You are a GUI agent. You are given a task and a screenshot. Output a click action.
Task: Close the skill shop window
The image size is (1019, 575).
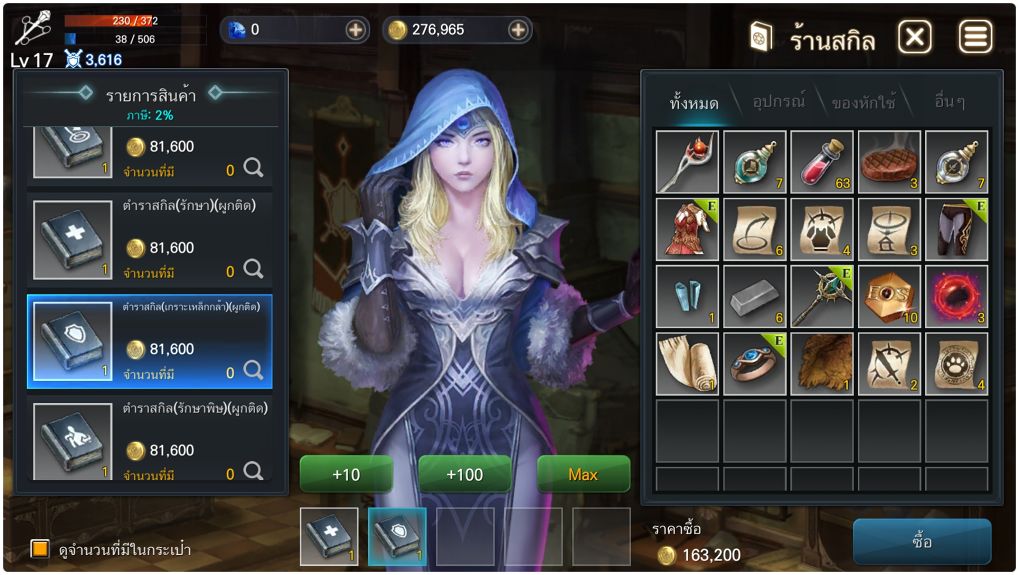914,38
